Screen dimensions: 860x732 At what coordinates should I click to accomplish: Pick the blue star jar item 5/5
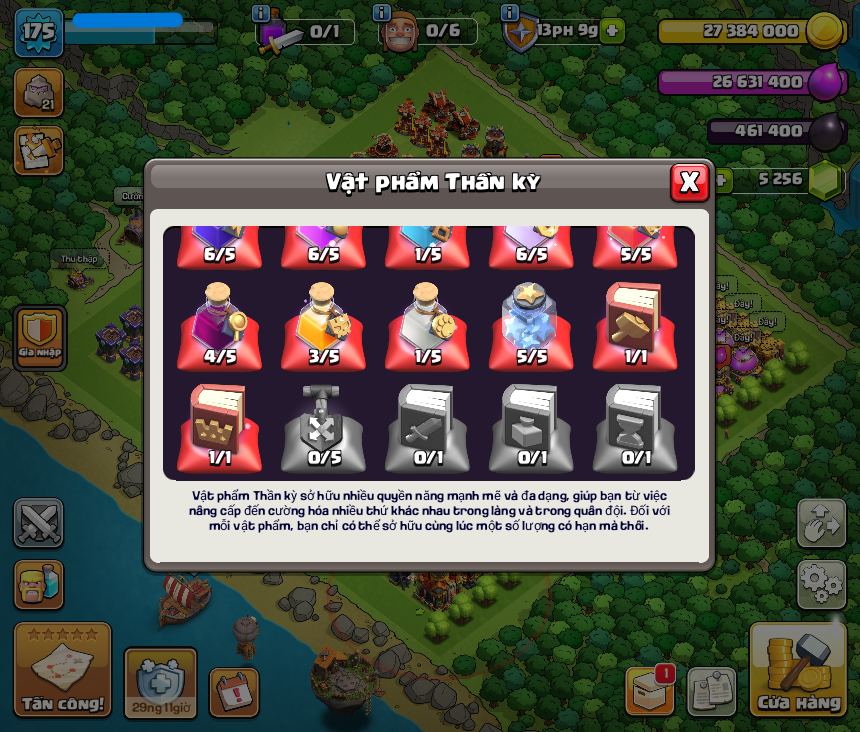532,324
